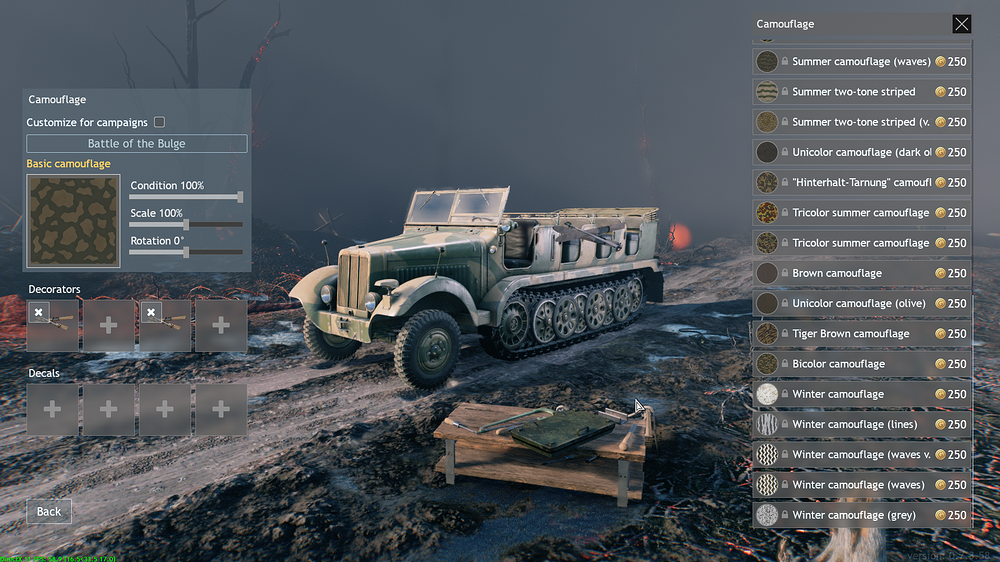Select Winter camouflage (grey)
This screenshot has height=562, width=1000.
pyautogui.click(x=860, y=515)
